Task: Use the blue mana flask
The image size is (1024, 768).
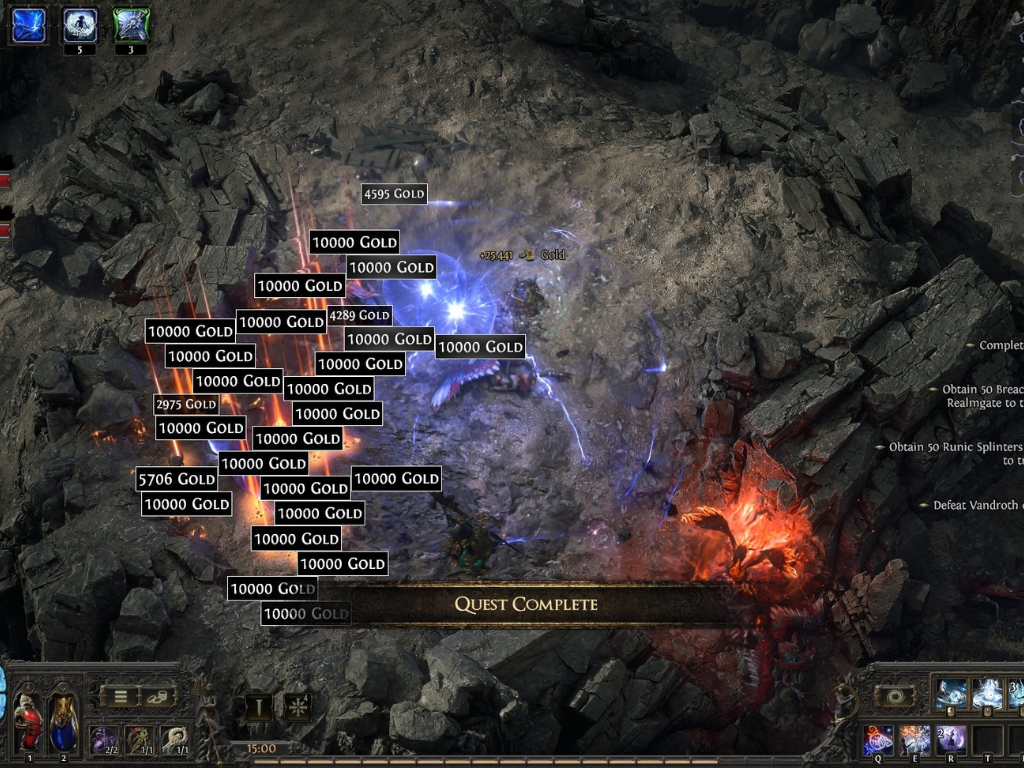Action: (x=64, y=719)
